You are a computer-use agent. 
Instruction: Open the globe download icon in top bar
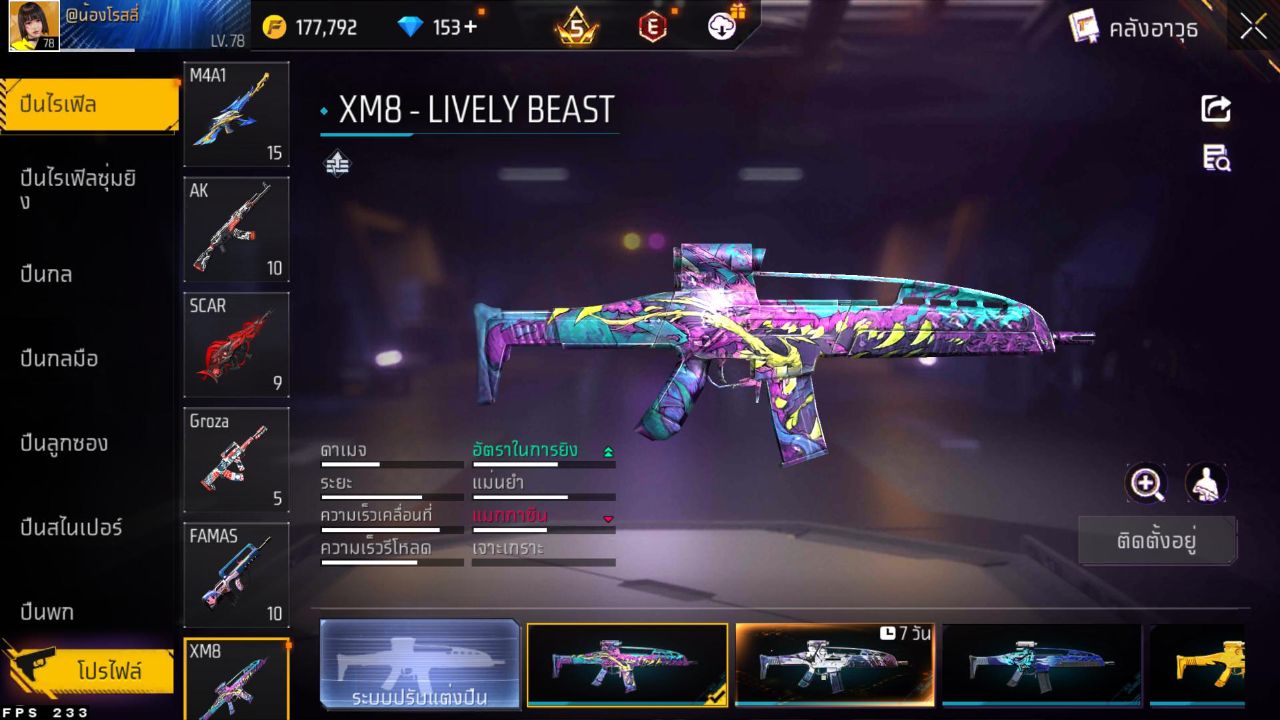722,27
